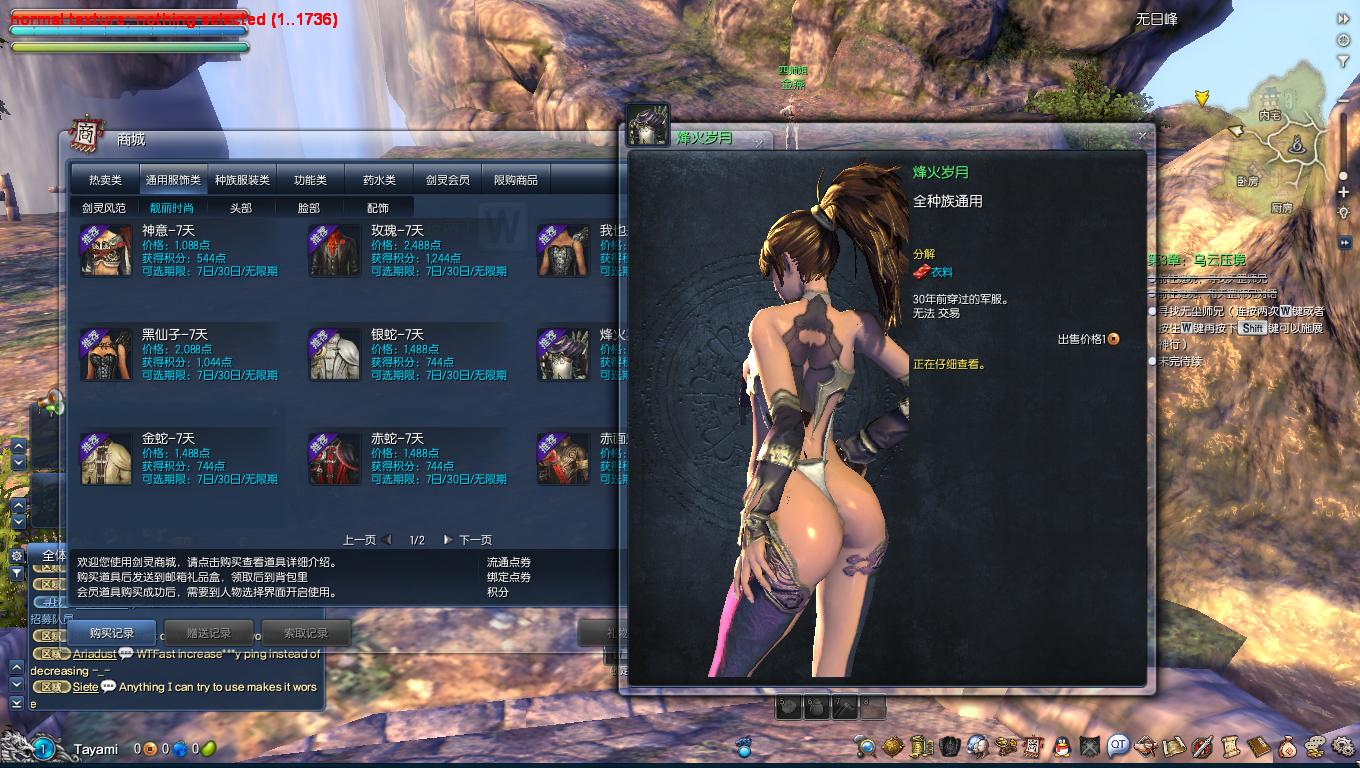Select the 头部 headwear sub-tab
The height and width of the screenshot is (768, 1360).
[240, 208]
